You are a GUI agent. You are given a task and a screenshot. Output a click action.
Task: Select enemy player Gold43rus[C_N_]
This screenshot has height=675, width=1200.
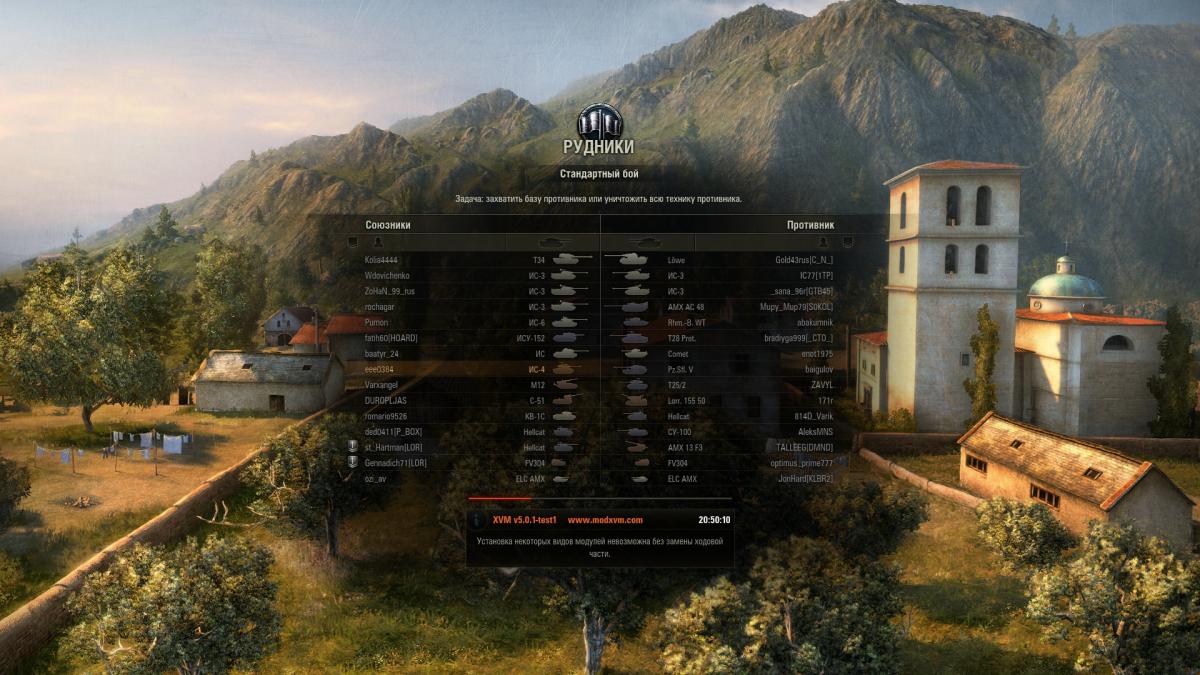click(804, 260)
